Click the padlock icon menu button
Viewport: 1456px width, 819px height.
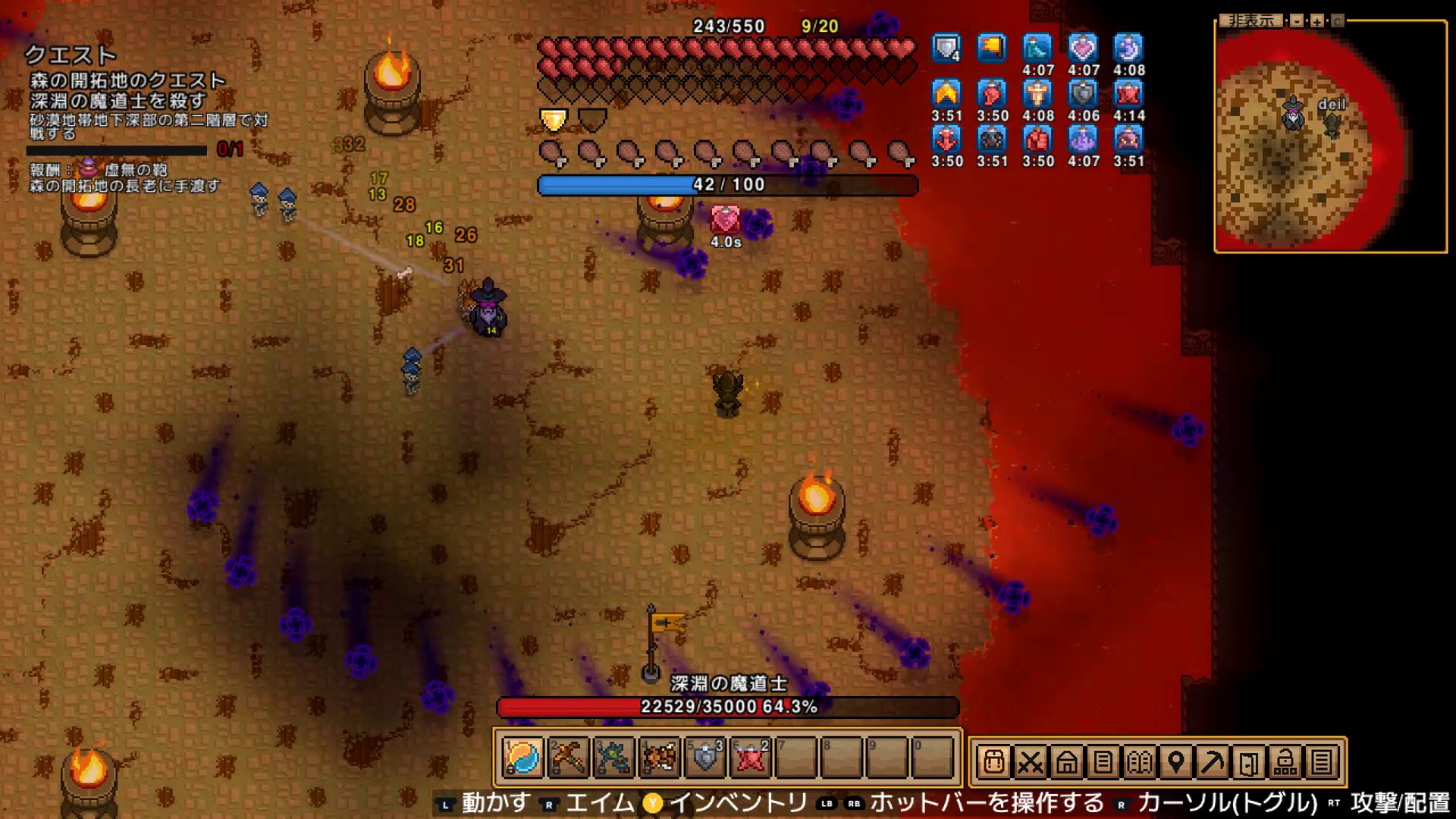(x=1285, y=761)
